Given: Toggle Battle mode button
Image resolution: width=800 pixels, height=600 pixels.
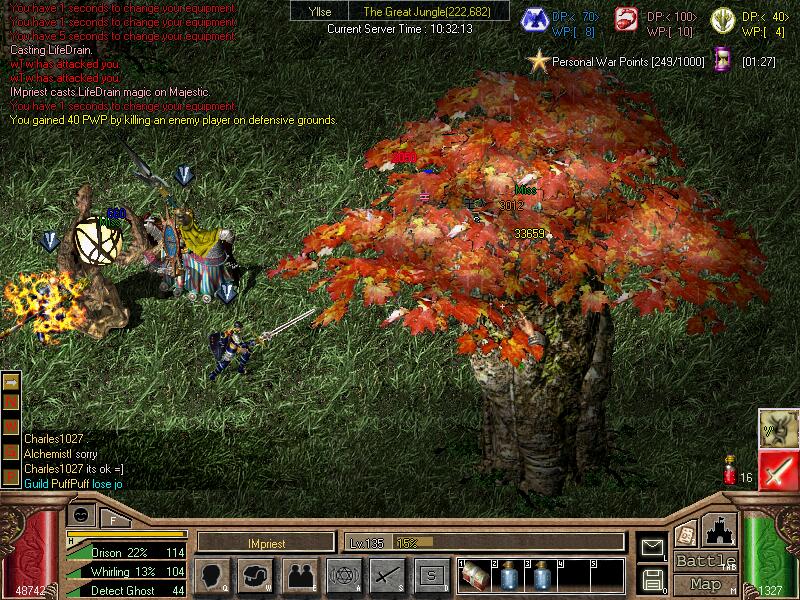Looking at the screenshot, I should point(707,561).
